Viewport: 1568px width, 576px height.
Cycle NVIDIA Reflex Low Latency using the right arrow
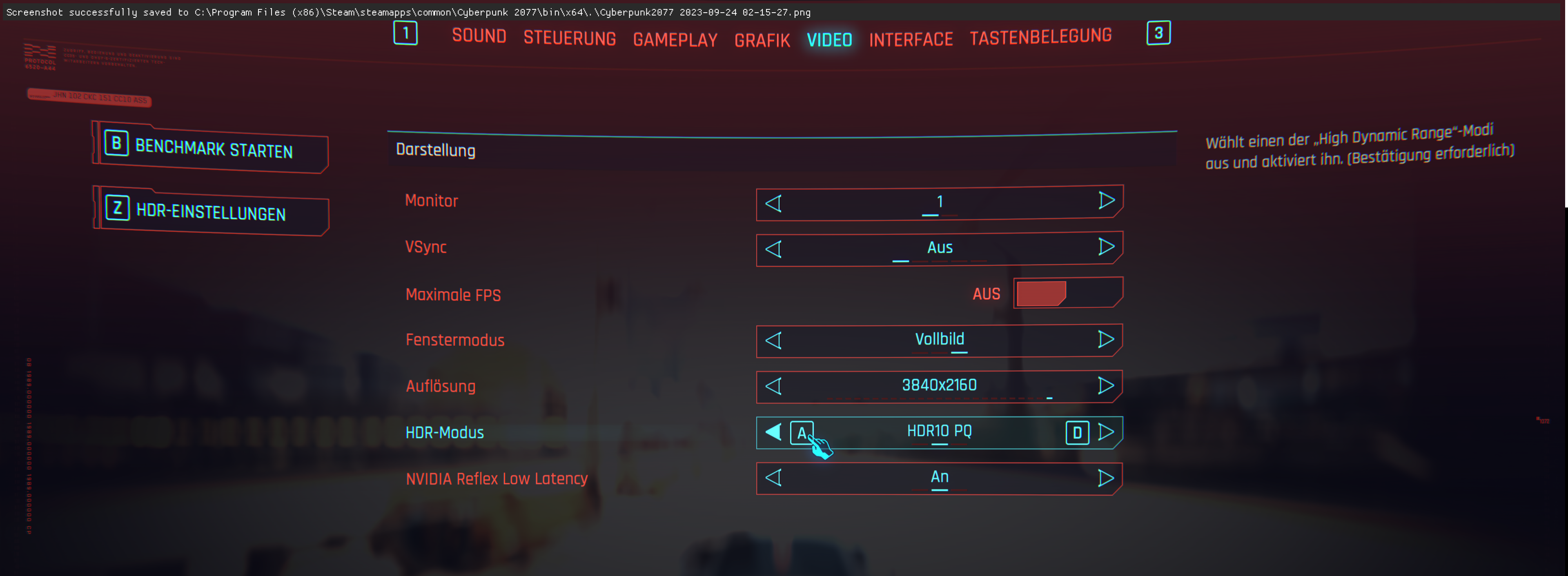click(1107, 478)
